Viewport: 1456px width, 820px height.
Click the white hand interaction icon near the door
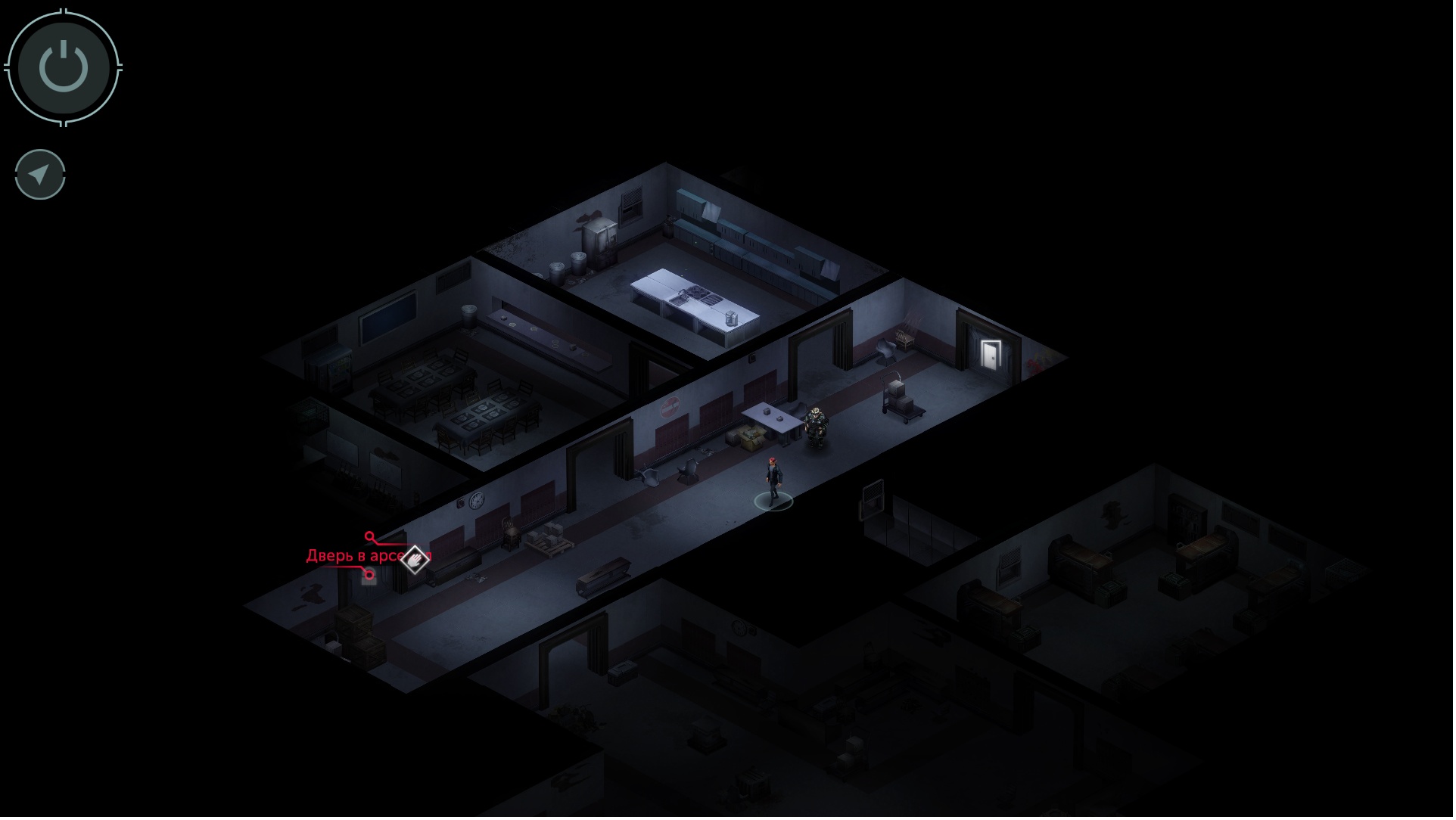tap(416, 560)
